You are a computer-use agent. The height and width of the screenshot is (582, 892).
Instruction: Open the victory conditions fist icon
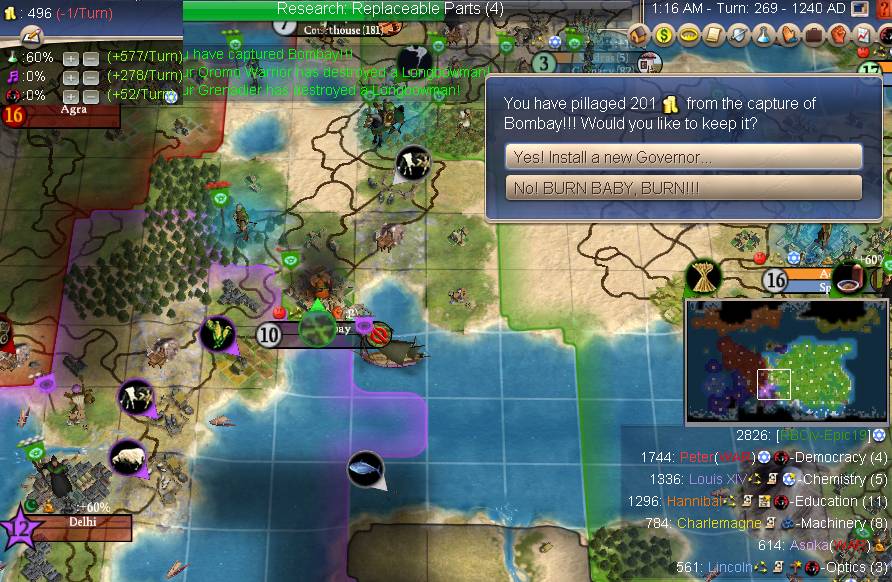click(x=837, y=35)
